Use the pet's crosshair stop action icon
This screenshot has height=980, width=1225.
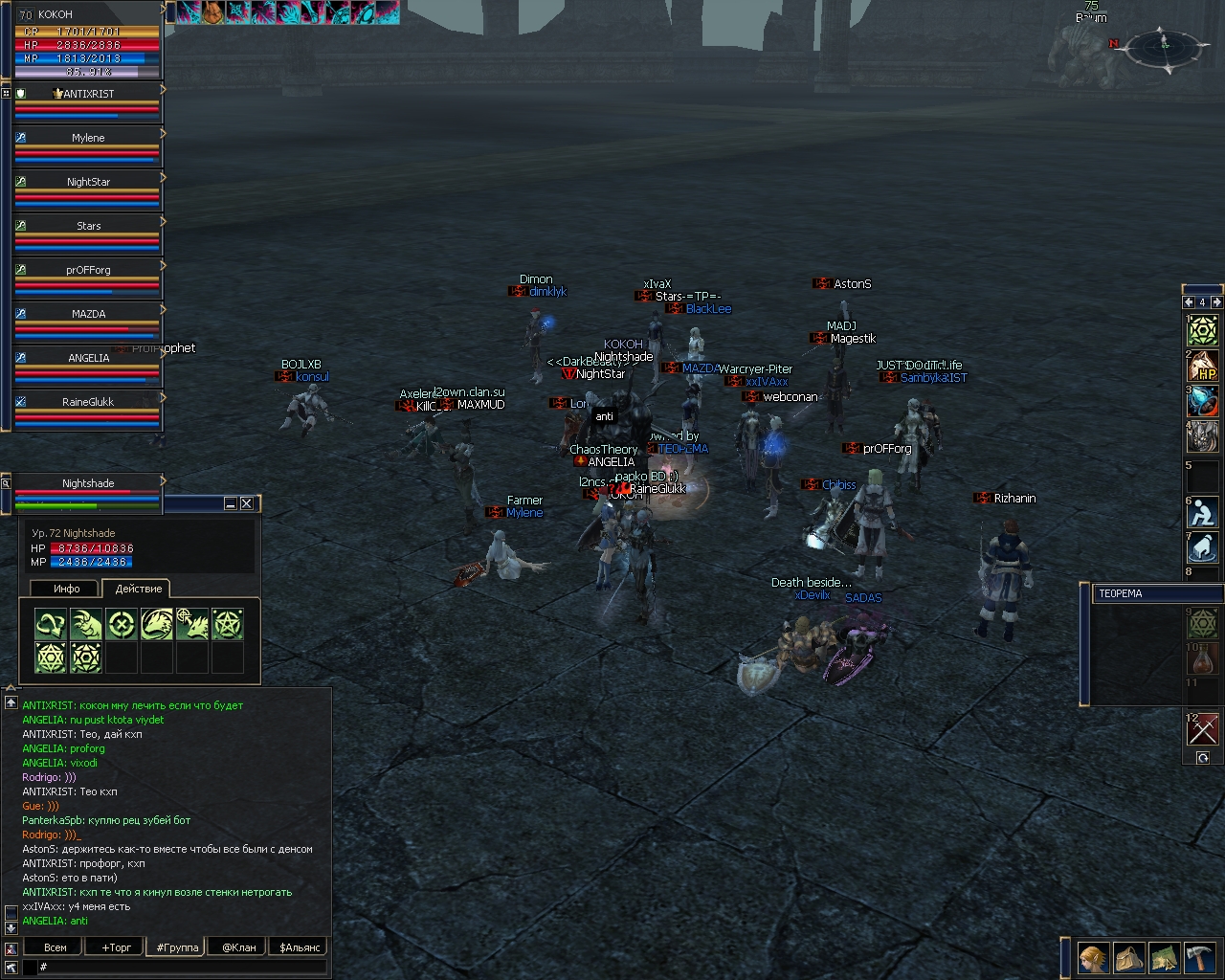(122, 625)
